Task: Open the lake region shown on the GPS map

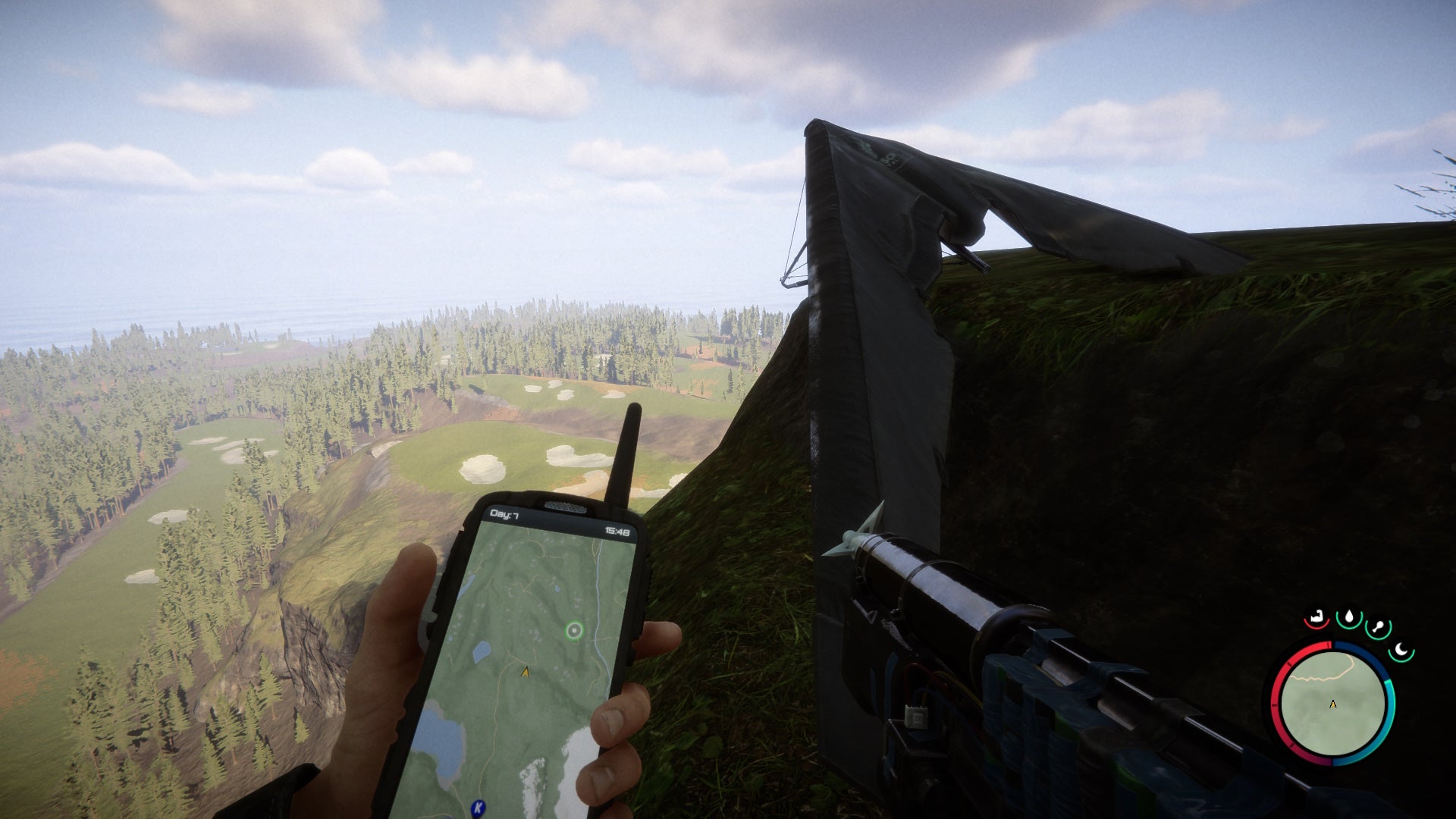Action: click(441, 742)
